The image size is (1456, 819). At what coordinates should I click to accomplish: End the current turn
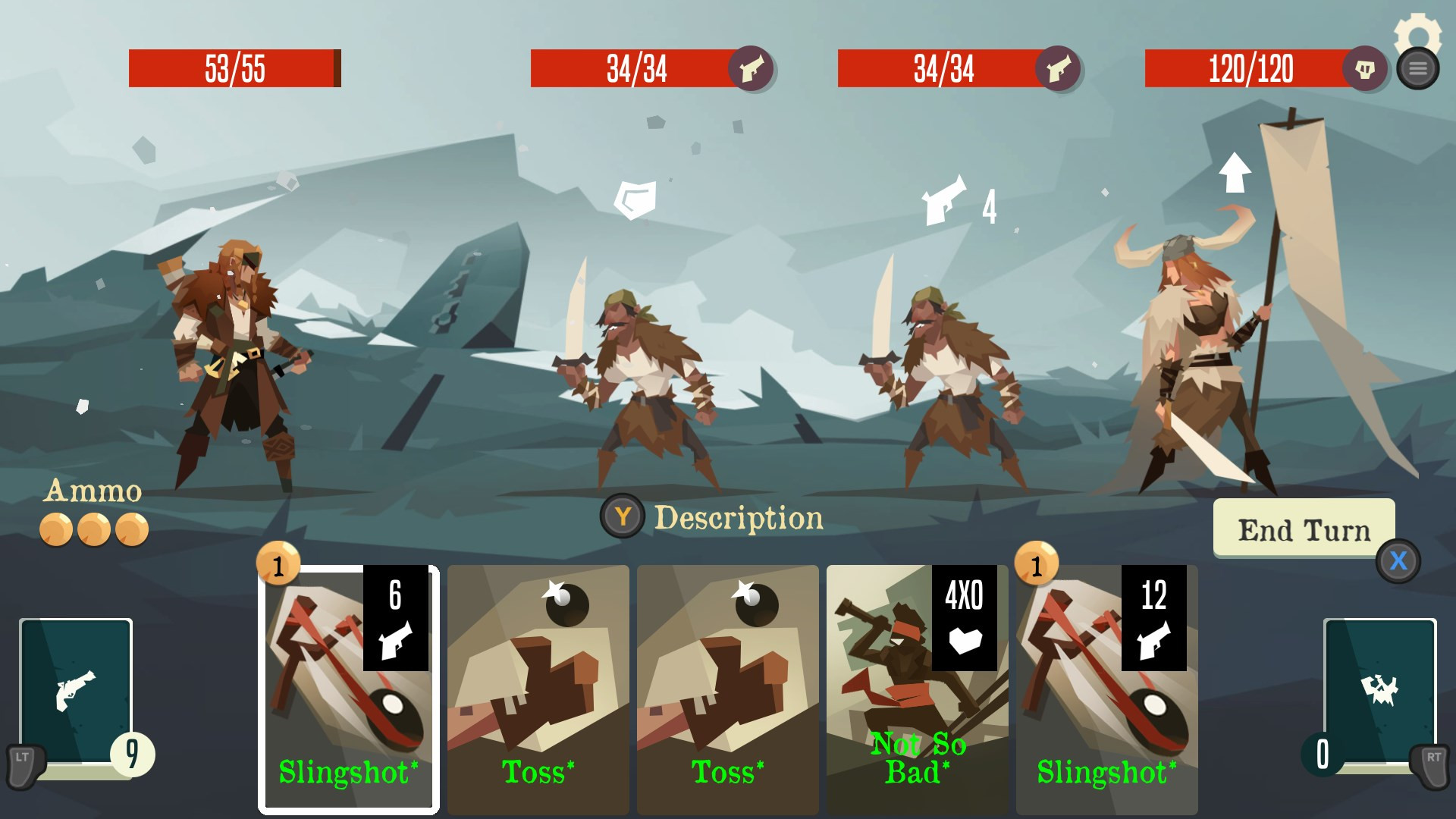click(1304, 529)
